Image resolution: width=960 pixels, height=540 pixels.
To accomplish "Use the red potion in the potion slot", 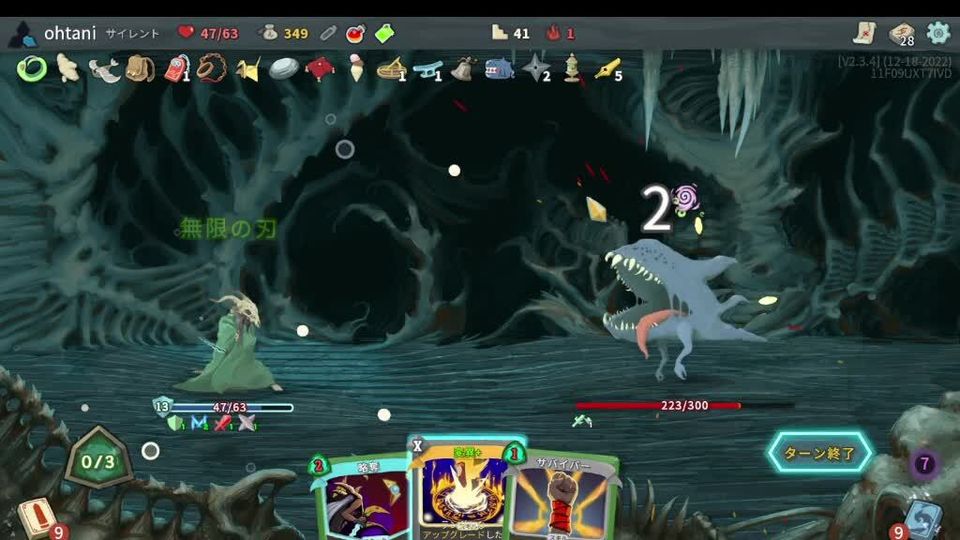I will click(355, 33).
